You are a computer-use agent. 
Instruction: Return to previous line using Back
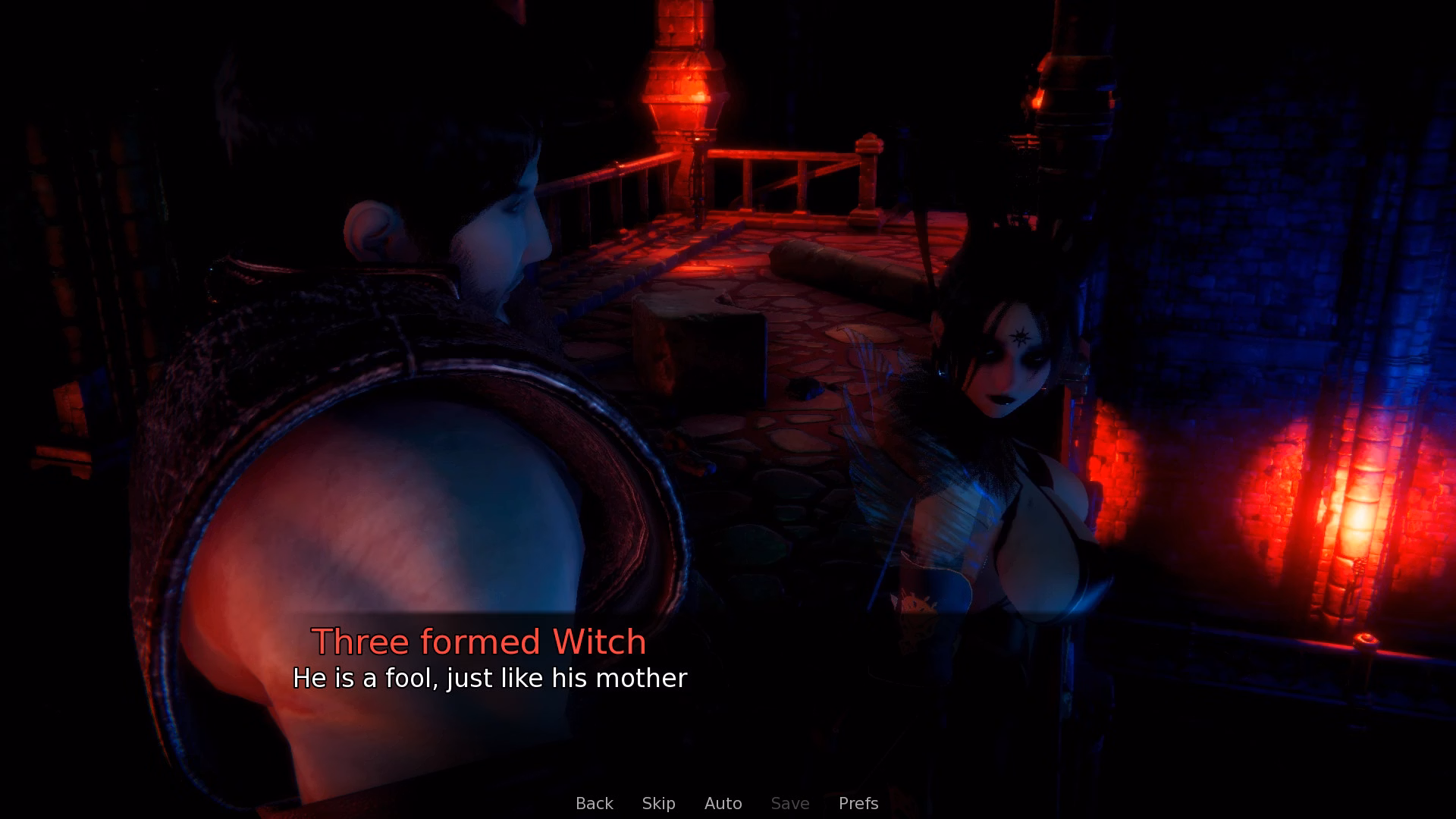click(595, 803)
